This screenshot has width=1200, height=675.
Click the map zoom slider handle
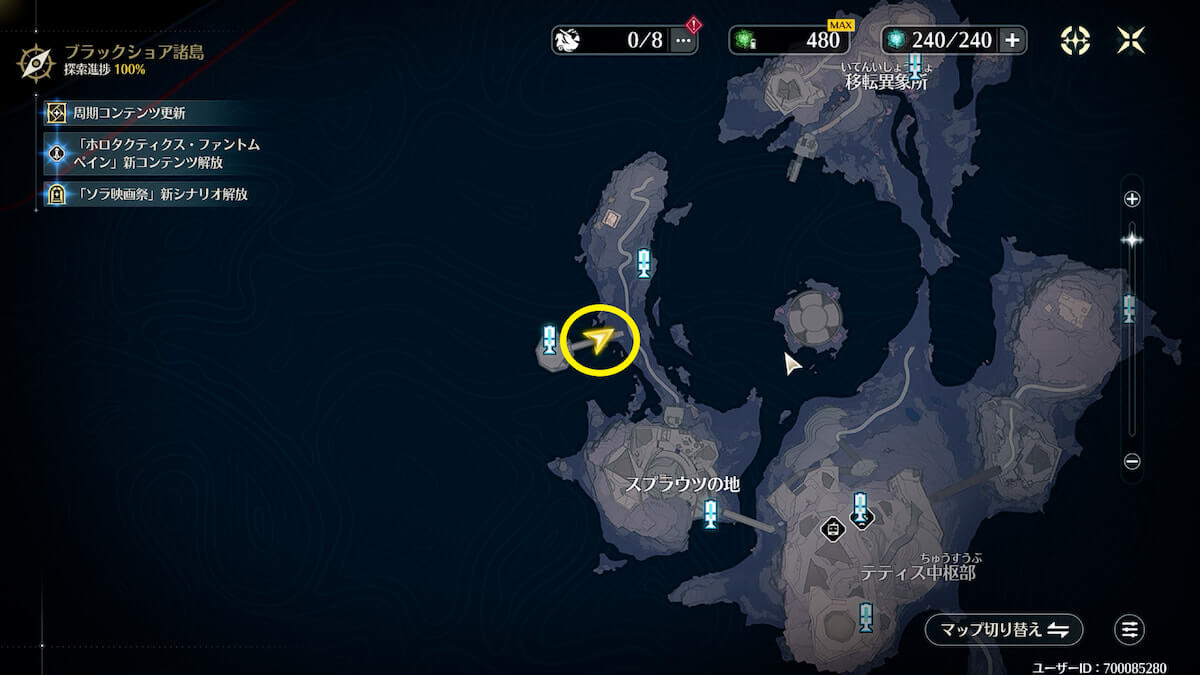point(1132,239)
